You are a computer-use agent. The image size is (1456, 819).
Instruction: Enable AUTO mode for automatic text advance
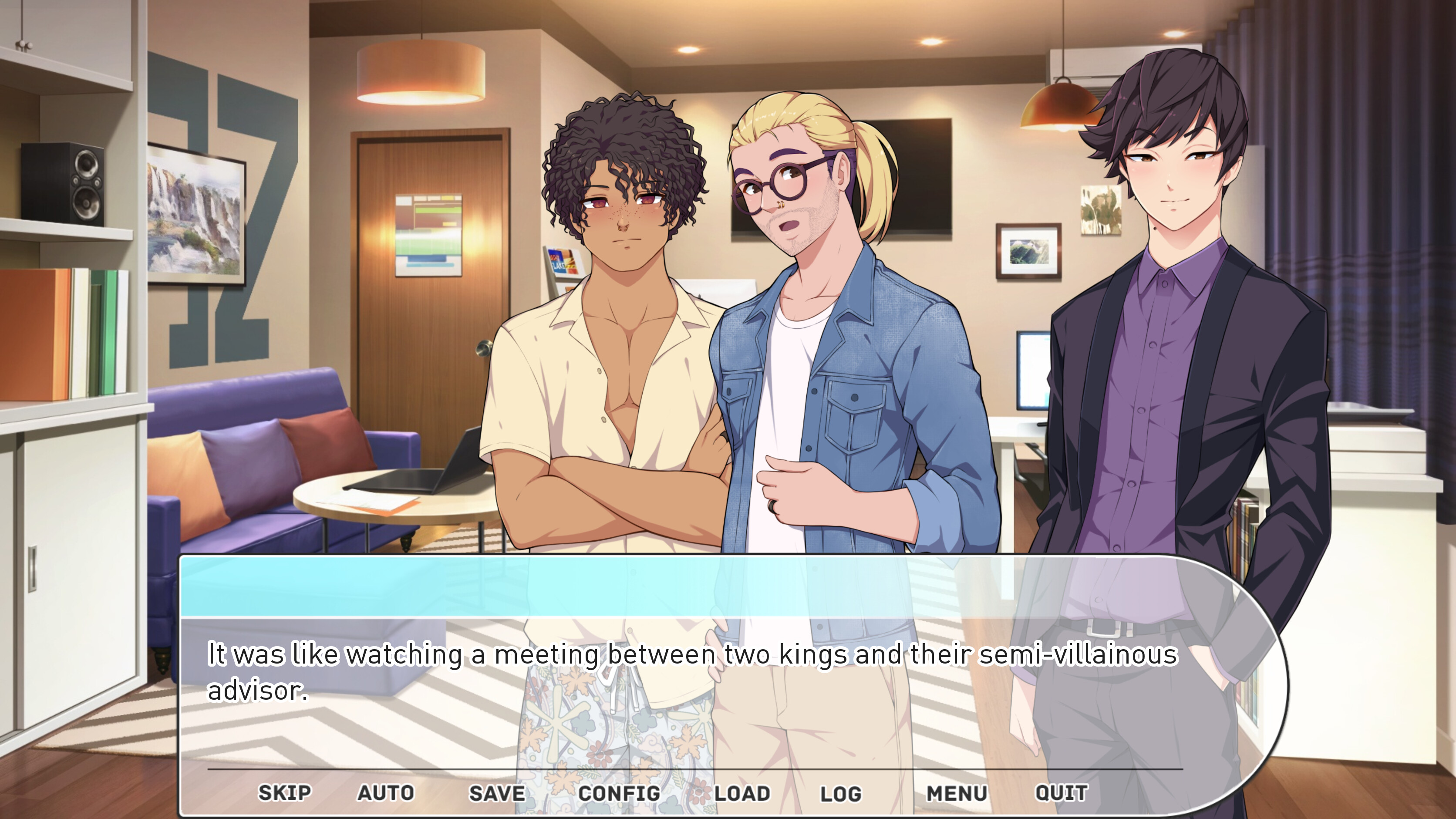pyautogui.click(x=385, y=793)
